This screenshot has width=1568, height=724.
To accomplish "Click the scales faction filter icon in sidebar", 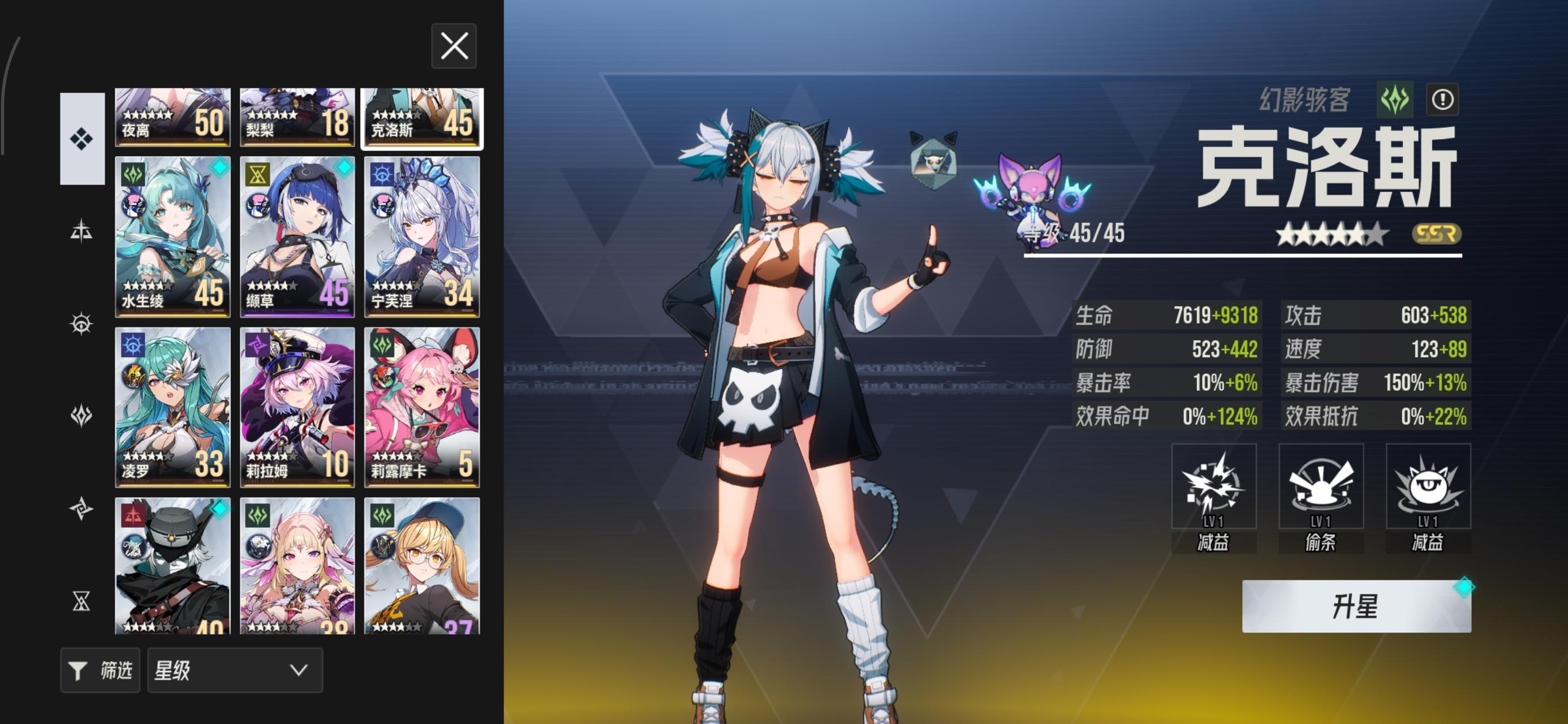I will [x=82, y=231].
